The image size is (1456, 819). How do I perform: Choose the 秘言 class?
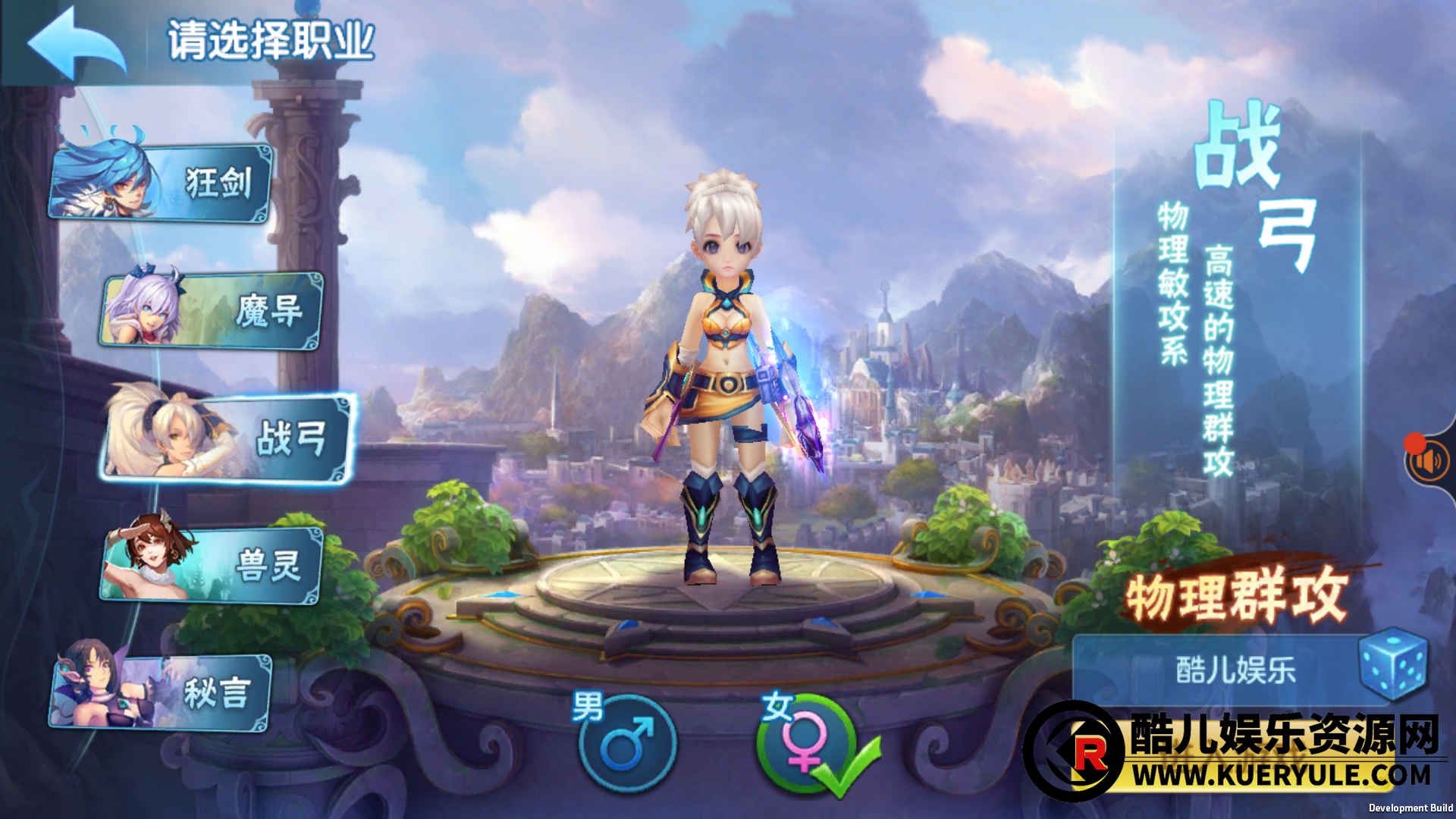163,692
